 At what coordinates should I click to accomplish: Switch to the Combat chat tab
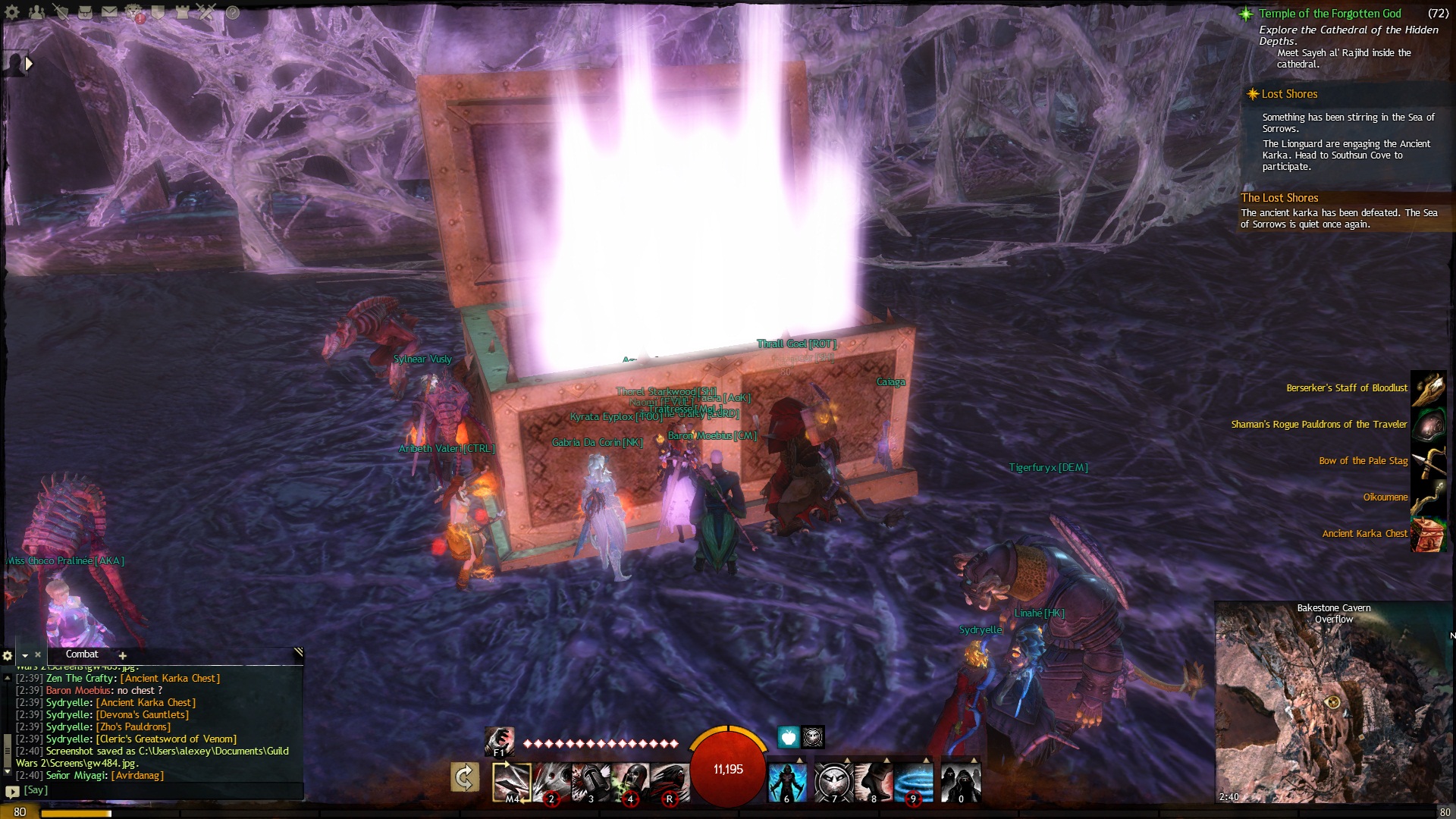coord(82,654)
